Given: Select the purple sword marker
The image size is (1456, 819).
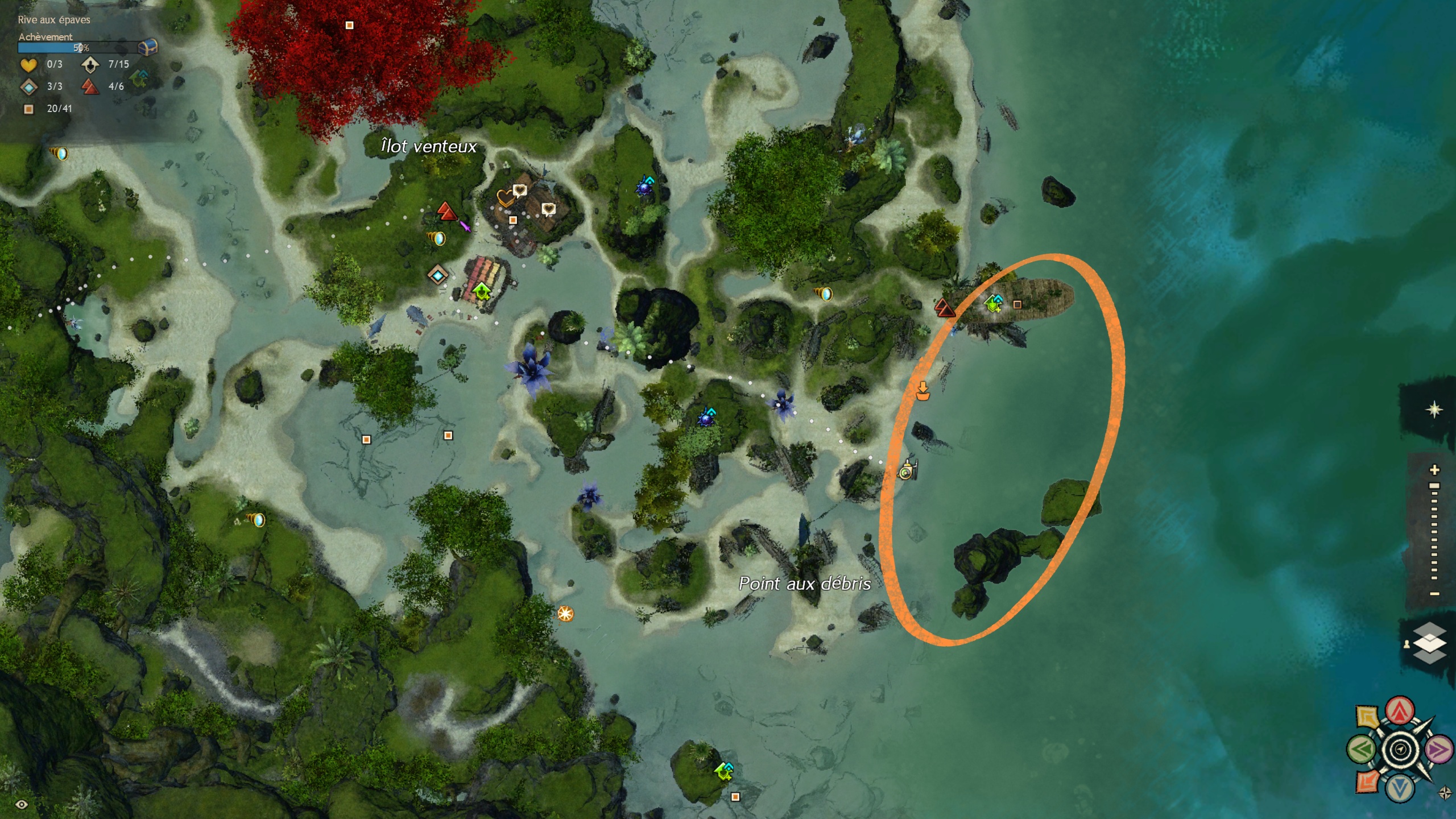Looking at the screenshot, I should coord(465,226).
